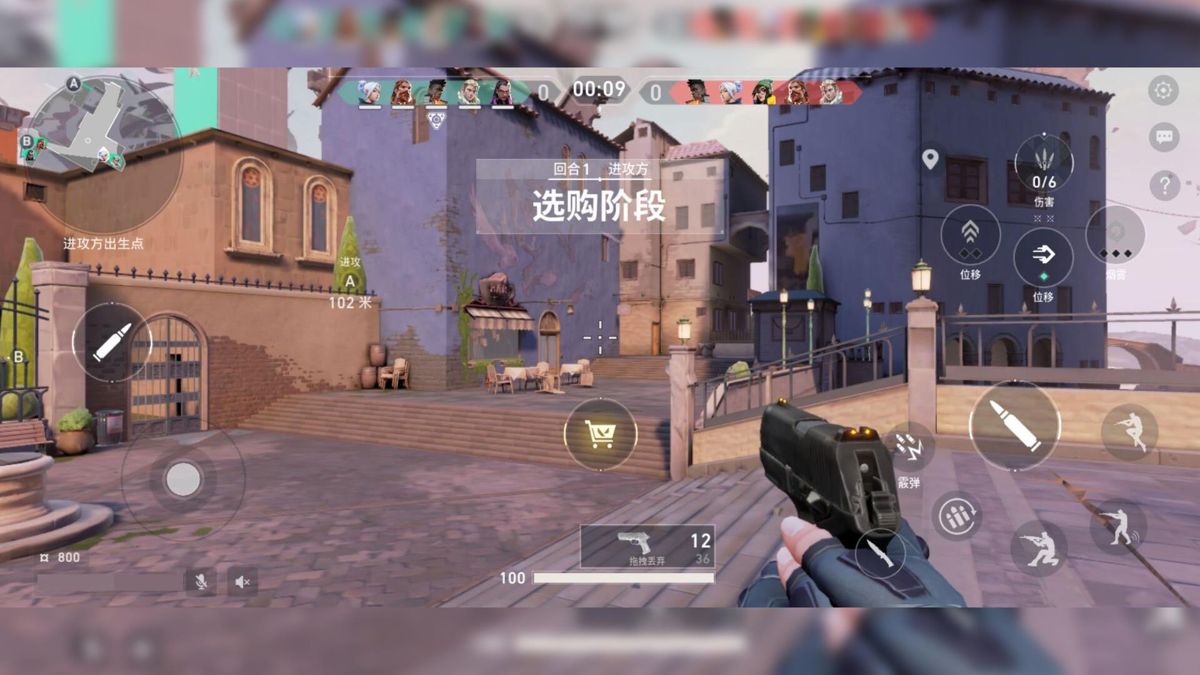Fire with the left-side bullet button
This screenshot has height=675, width=1200.
111,342
